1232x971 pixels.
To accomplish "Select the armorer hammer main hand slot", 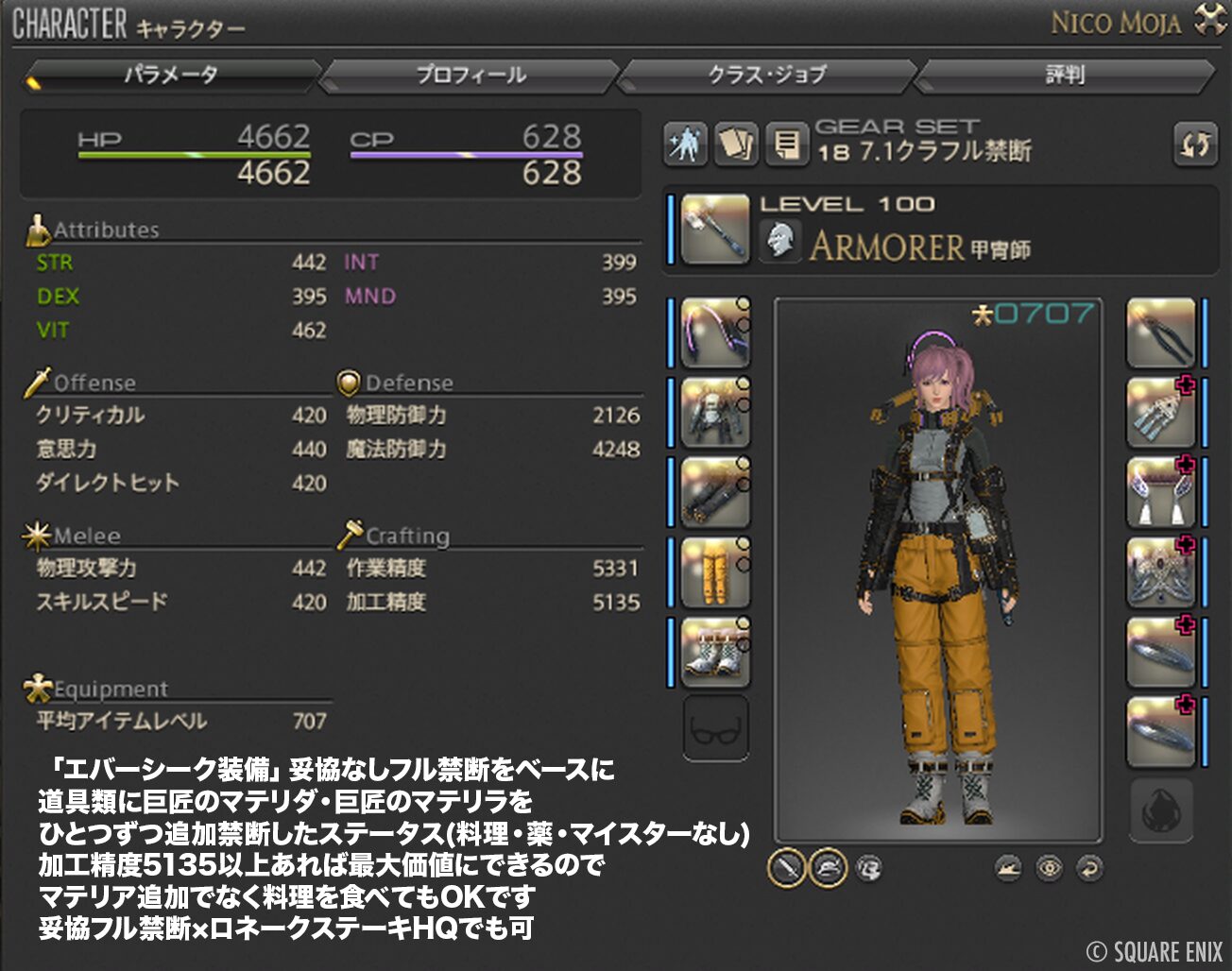I will click(715, 229).
